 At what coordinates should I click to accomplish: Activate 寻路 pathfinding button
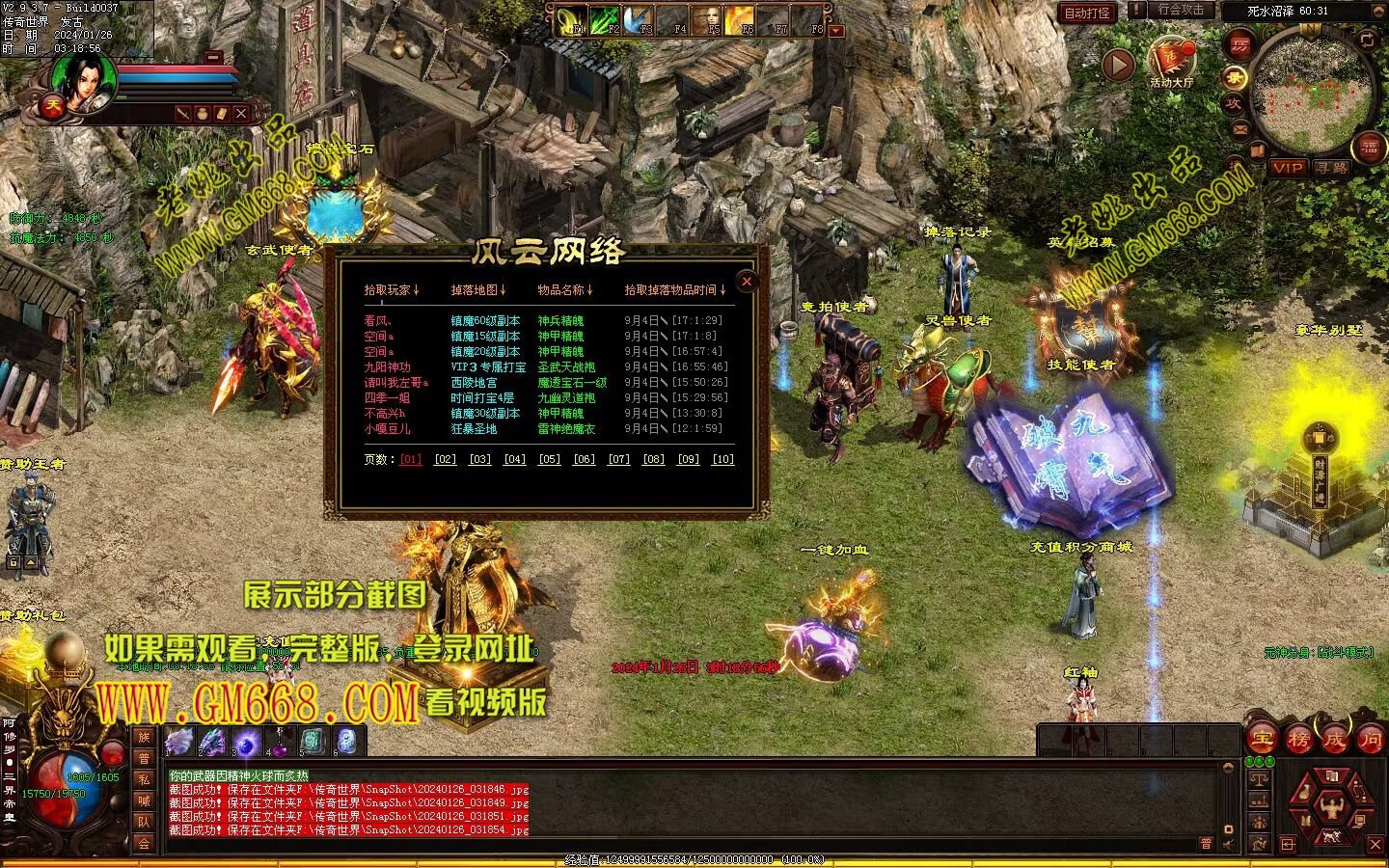(x=1332, y=168)
